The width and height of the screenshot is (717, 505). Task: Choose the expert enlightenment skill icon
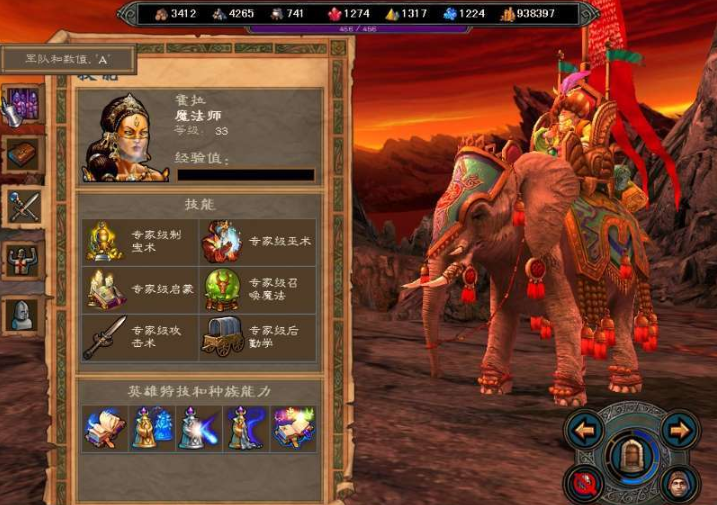(106, 290)
